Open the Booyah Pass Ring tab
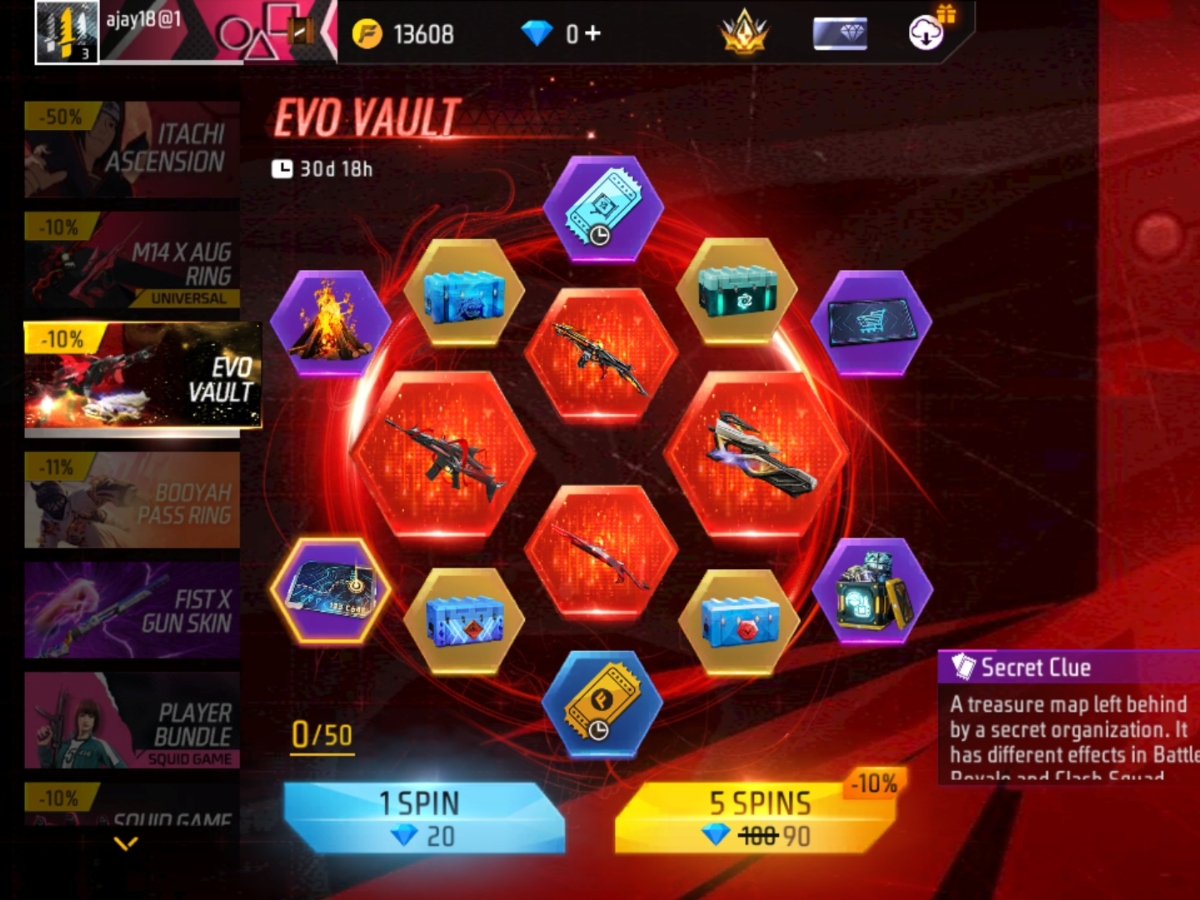Screen dimensions: 1200x900 pos(132,500)
